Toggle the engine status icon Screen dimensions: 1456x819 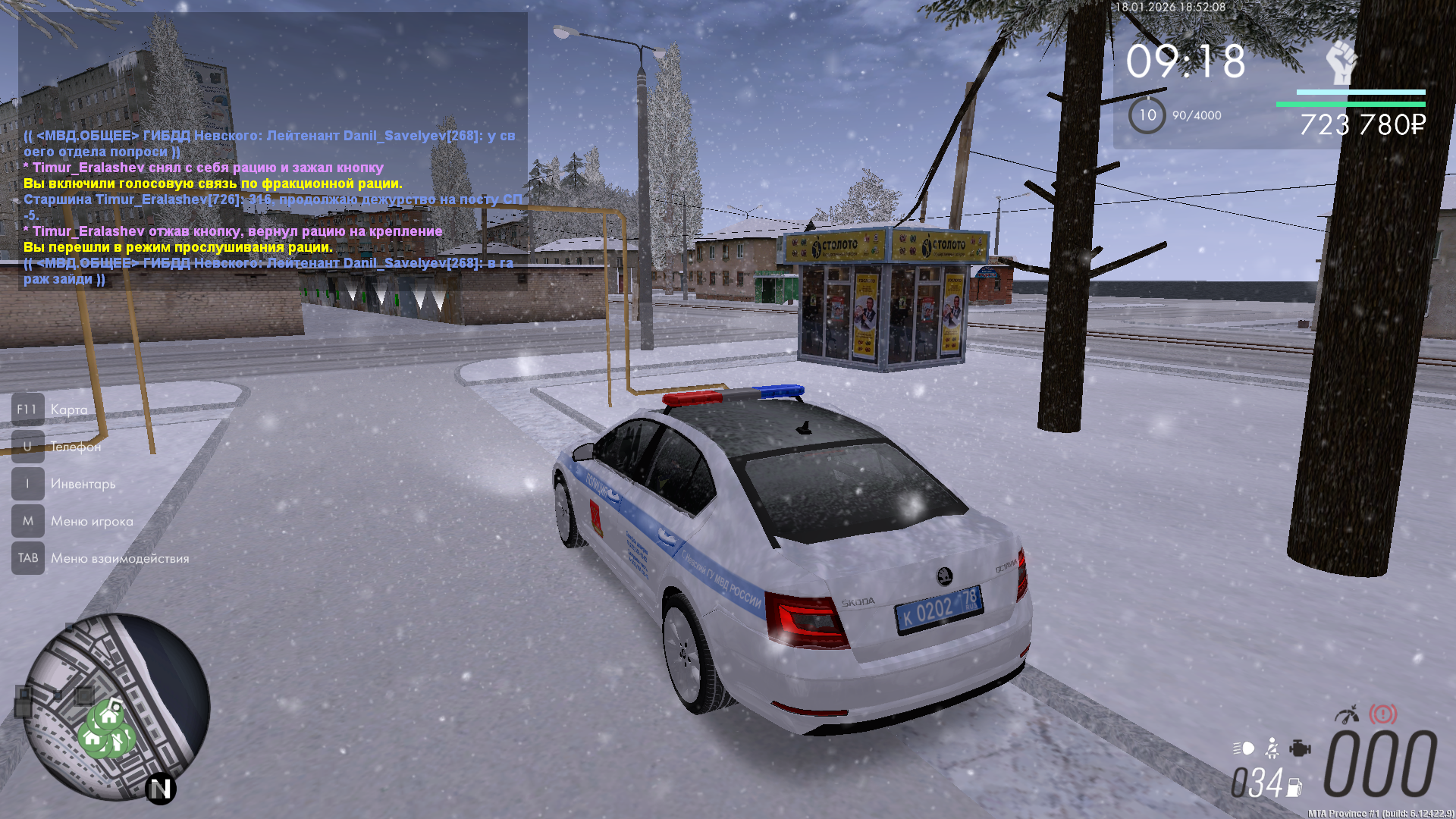pos(1300,748)
